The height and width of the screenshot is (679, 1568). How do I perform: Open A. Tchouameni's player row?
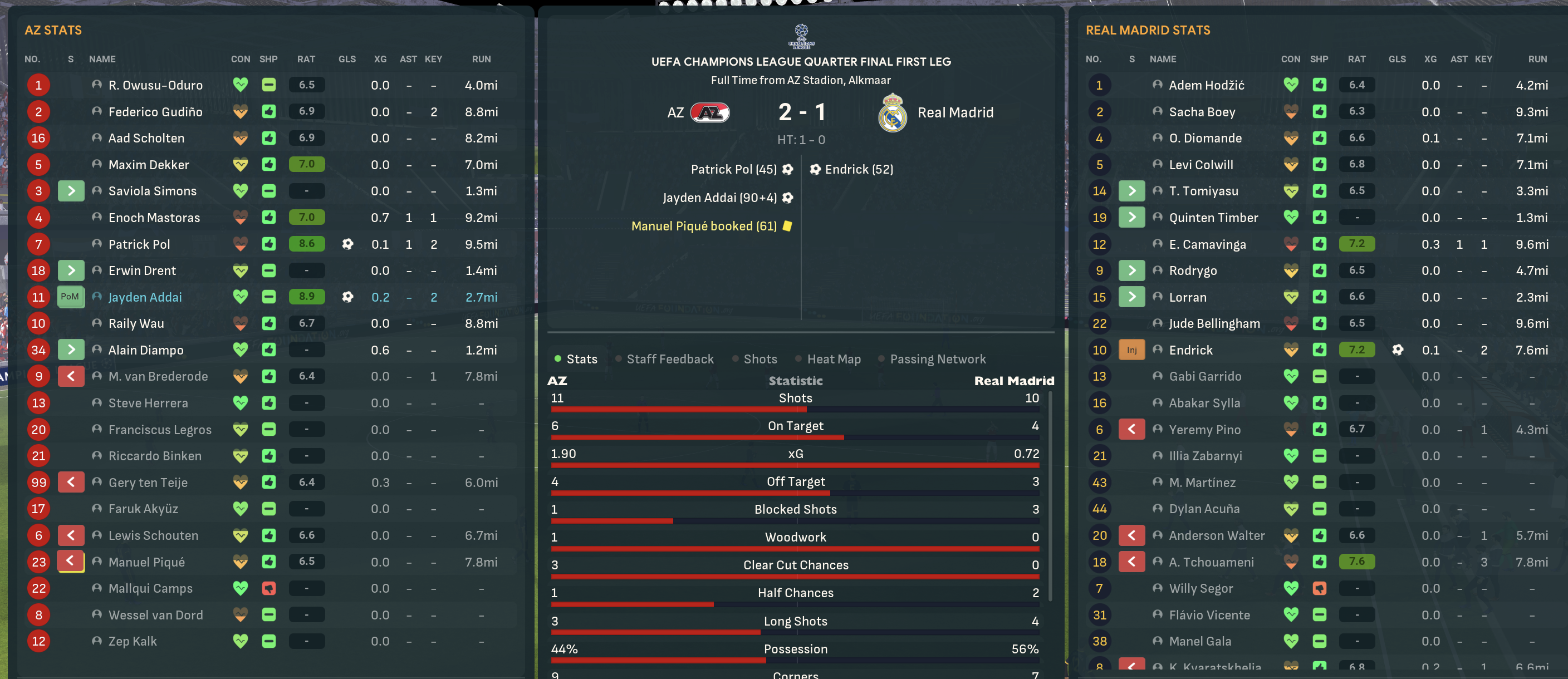1211,562
